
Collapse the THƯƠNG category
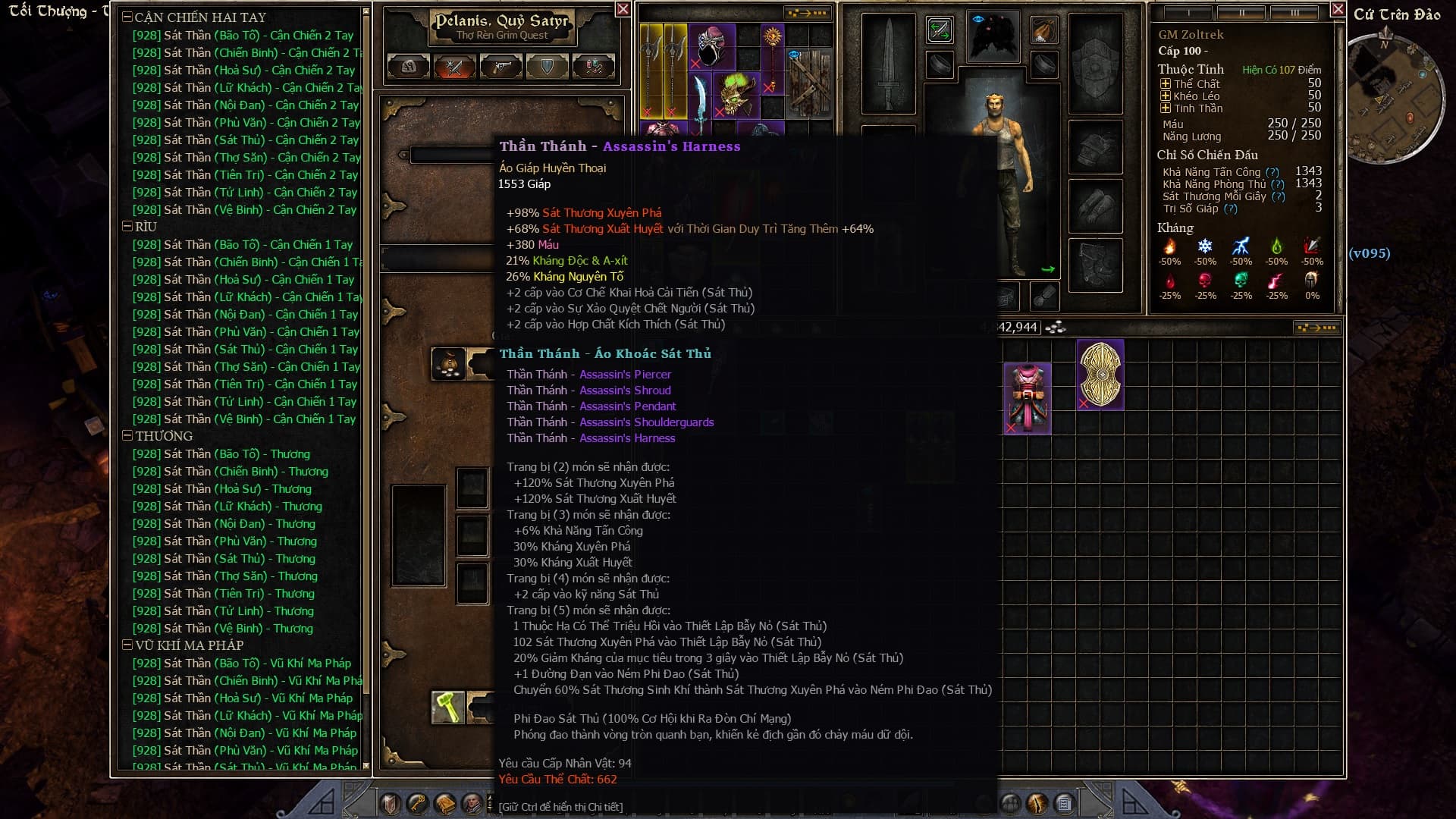[x=127, y=436]
